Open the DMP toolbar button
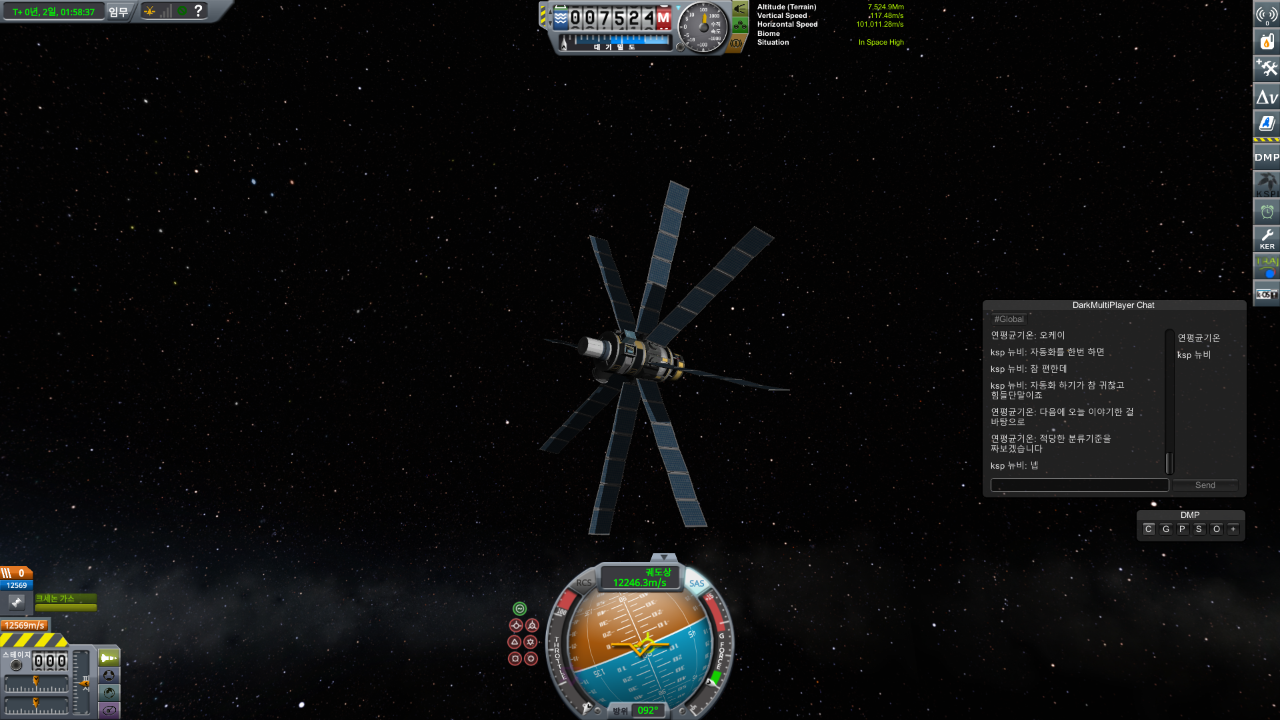The image size is (1280, 720). click(1267, 157)
